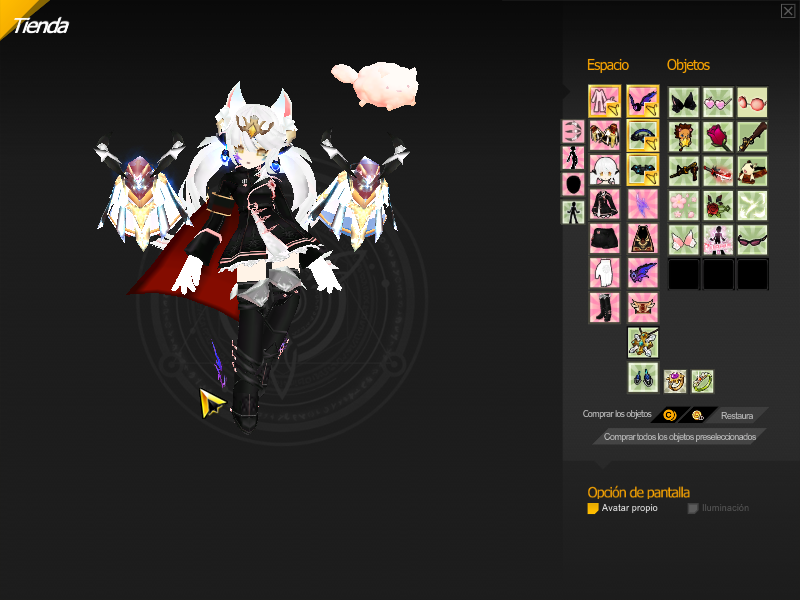
Task: Toggle the Iluminación option
Action: click(x=693, y=508)
